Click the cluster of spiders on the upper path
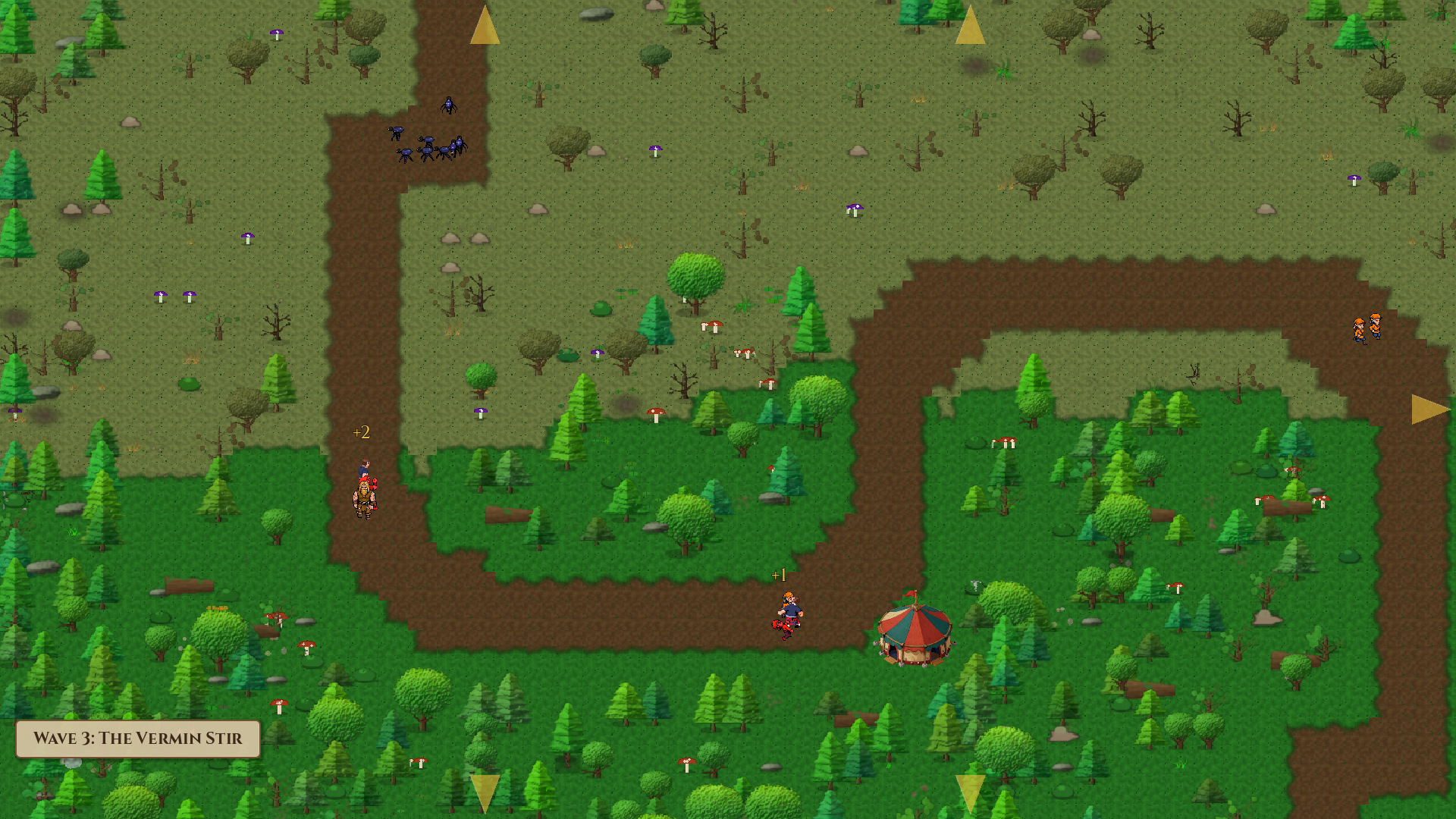Viewport: 1456px width, 819px height. point(425,146)
